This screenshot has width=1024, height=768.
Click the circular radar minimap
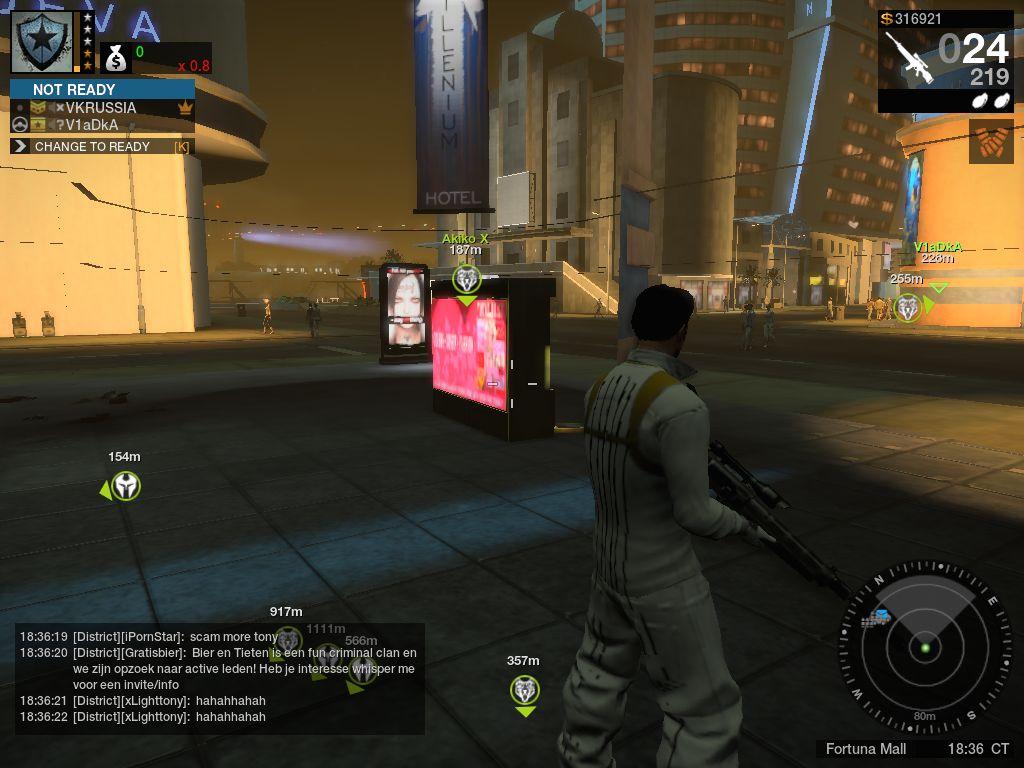924,647
